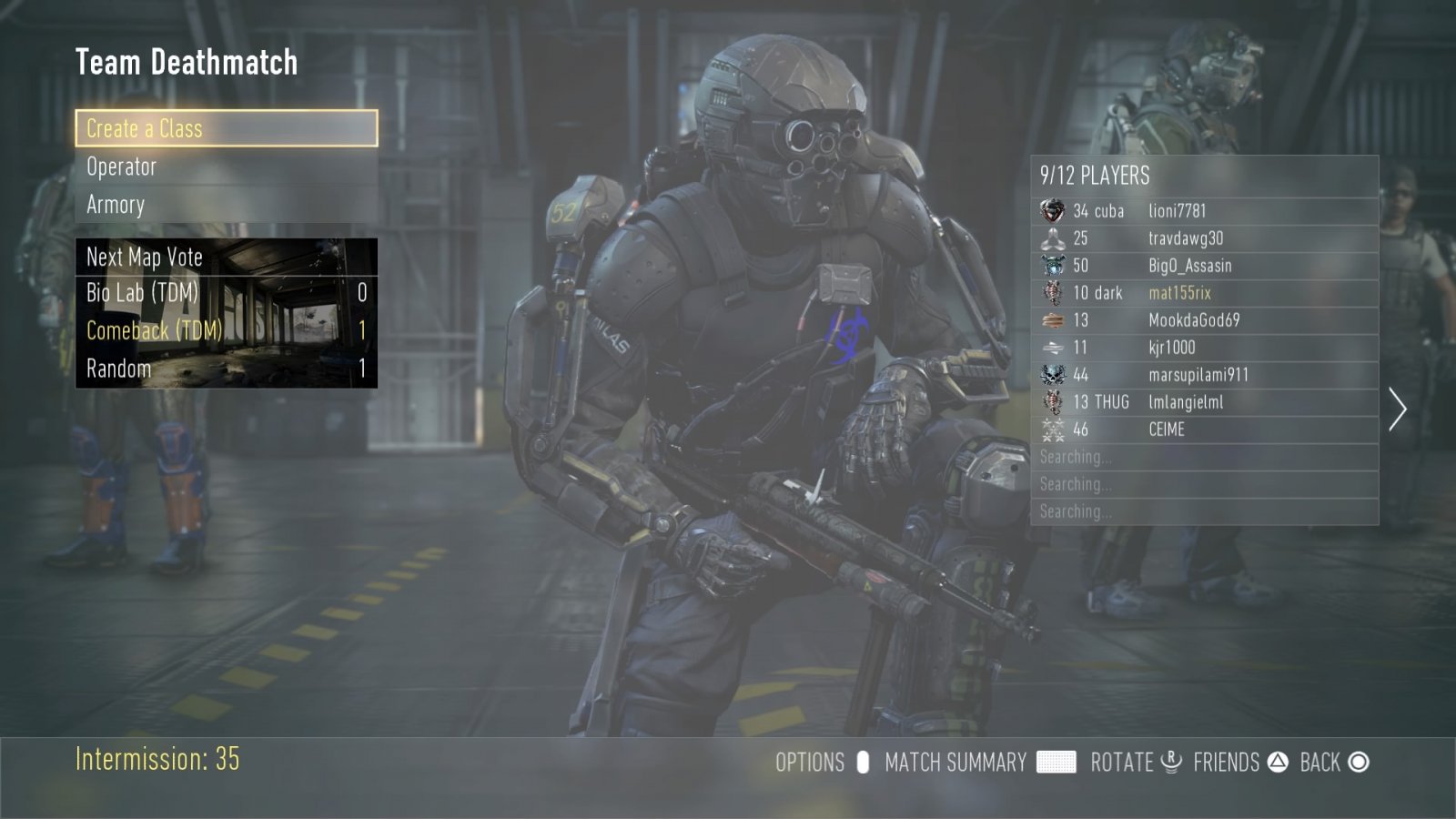The height and width of the screenshot is (819, 1456).
Task: Open the Armory menu
Action: (226, 205)
